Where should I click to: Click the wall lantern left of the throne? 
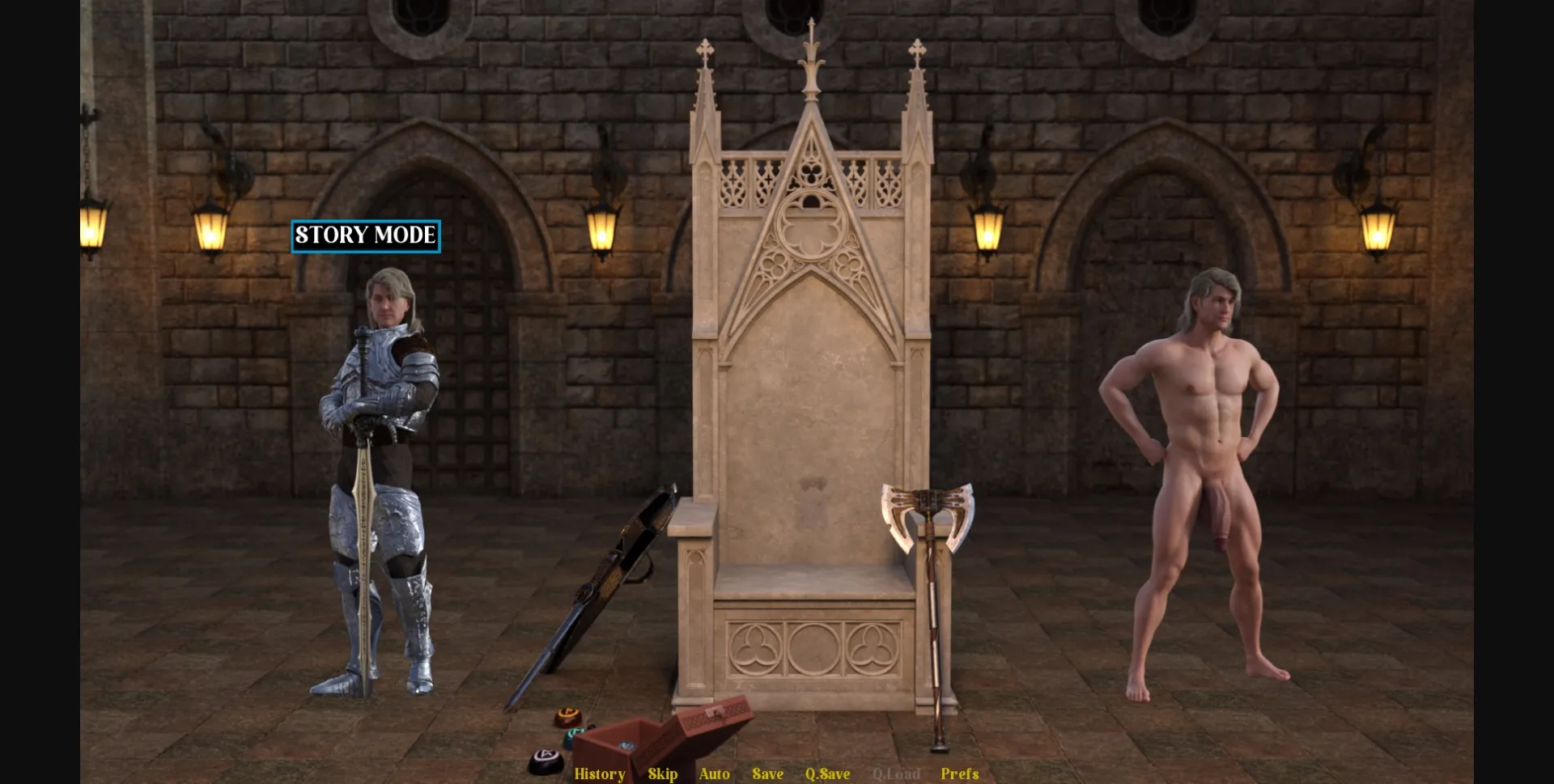[601, 231]
